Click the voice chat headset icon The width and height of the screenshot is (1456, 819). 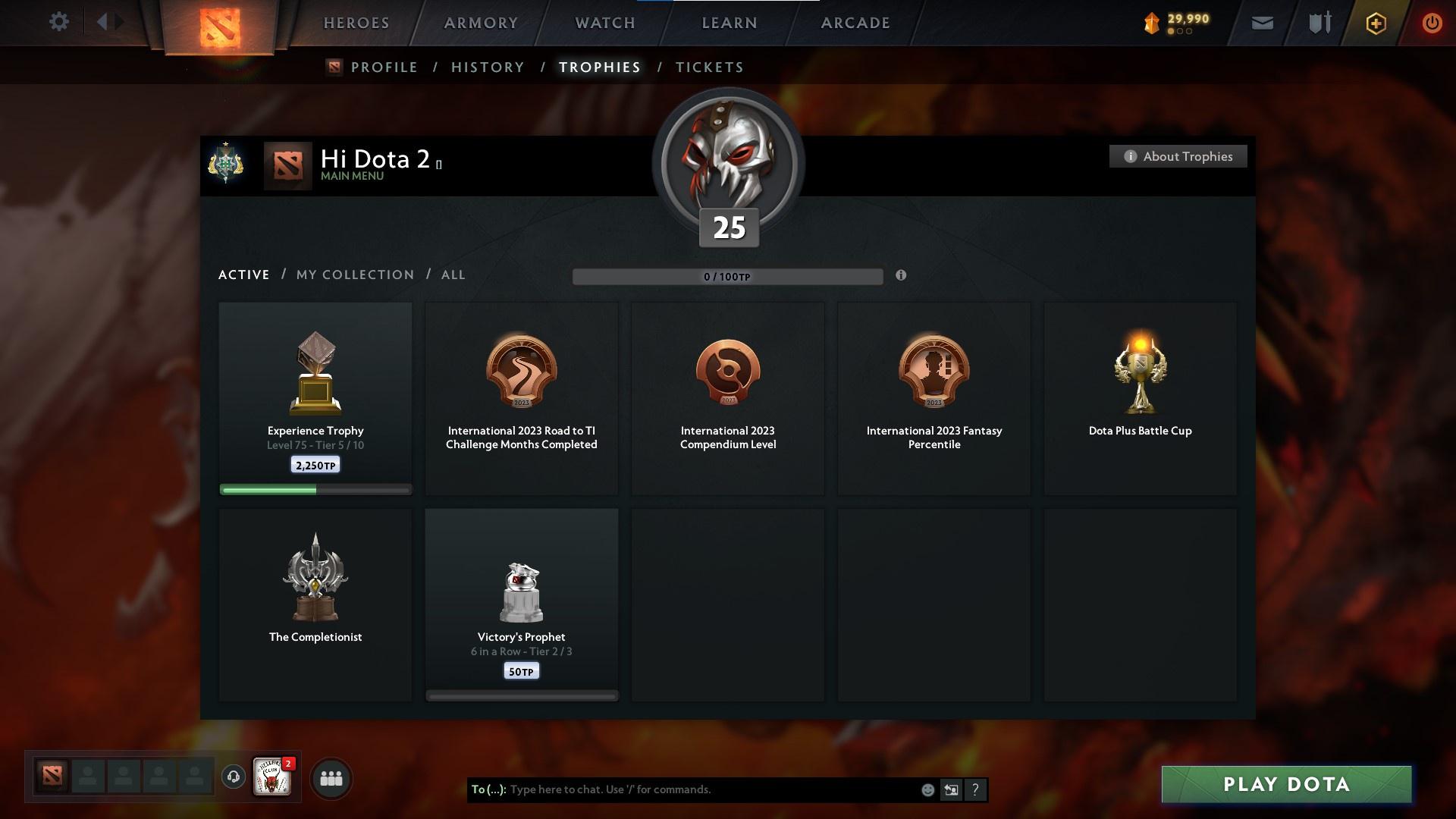click(233, 777)
